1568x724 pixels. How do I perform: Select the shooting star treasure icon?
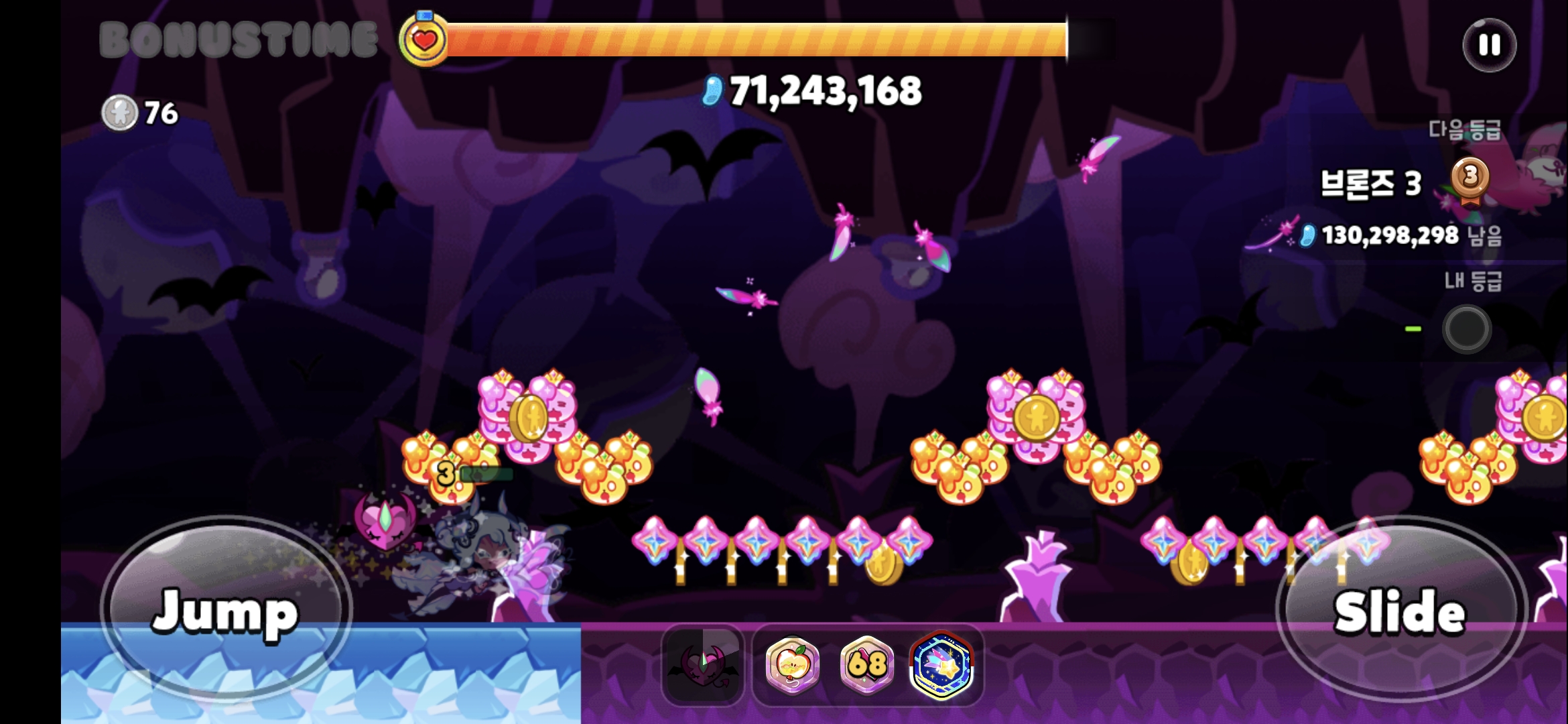click(941, 664)
